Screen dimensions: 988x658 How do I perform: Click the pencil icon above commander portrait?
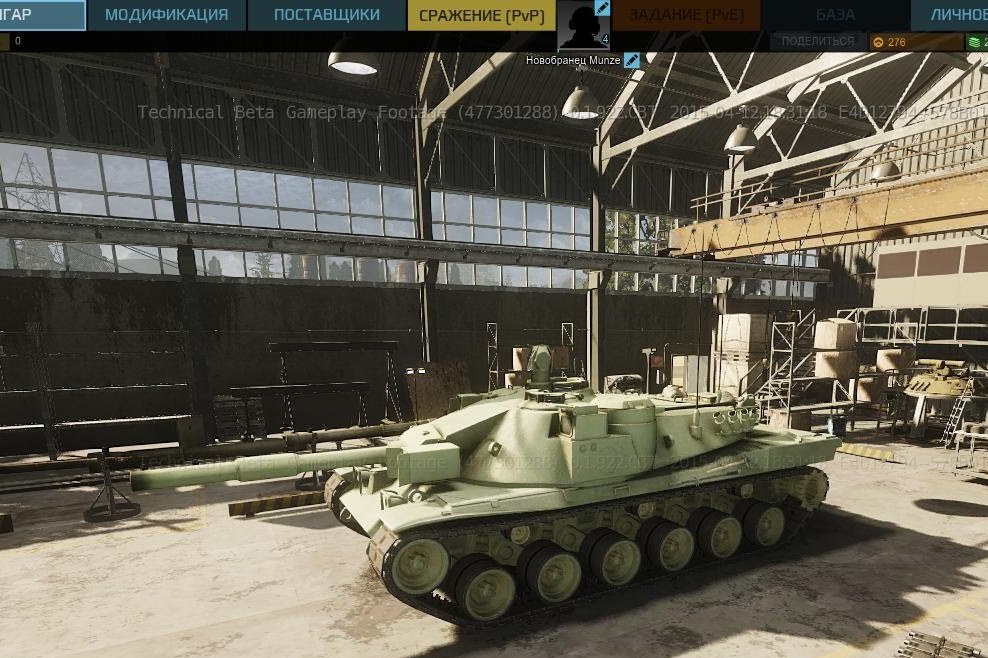coord(603,7)
